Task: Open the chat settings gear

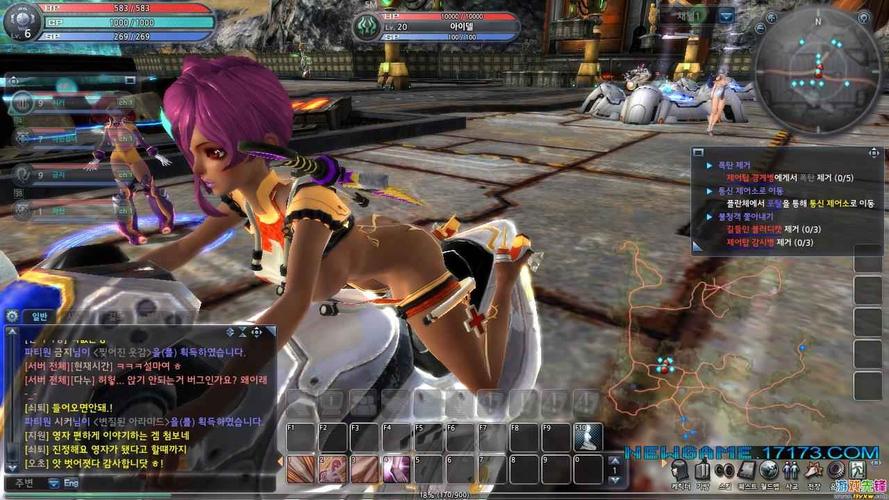Action: point(12,315)
